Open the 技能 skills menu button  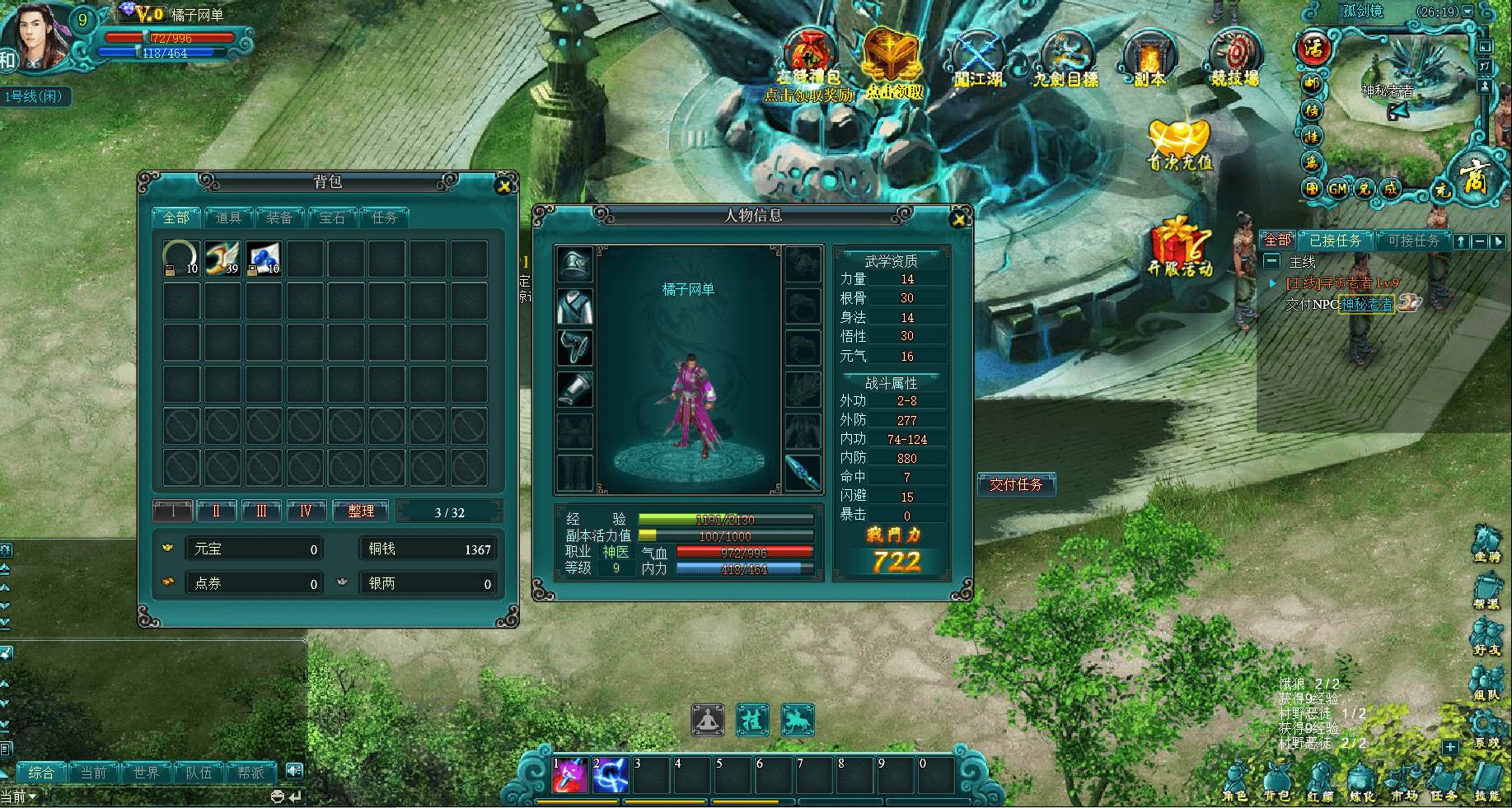coord(1487,781)
